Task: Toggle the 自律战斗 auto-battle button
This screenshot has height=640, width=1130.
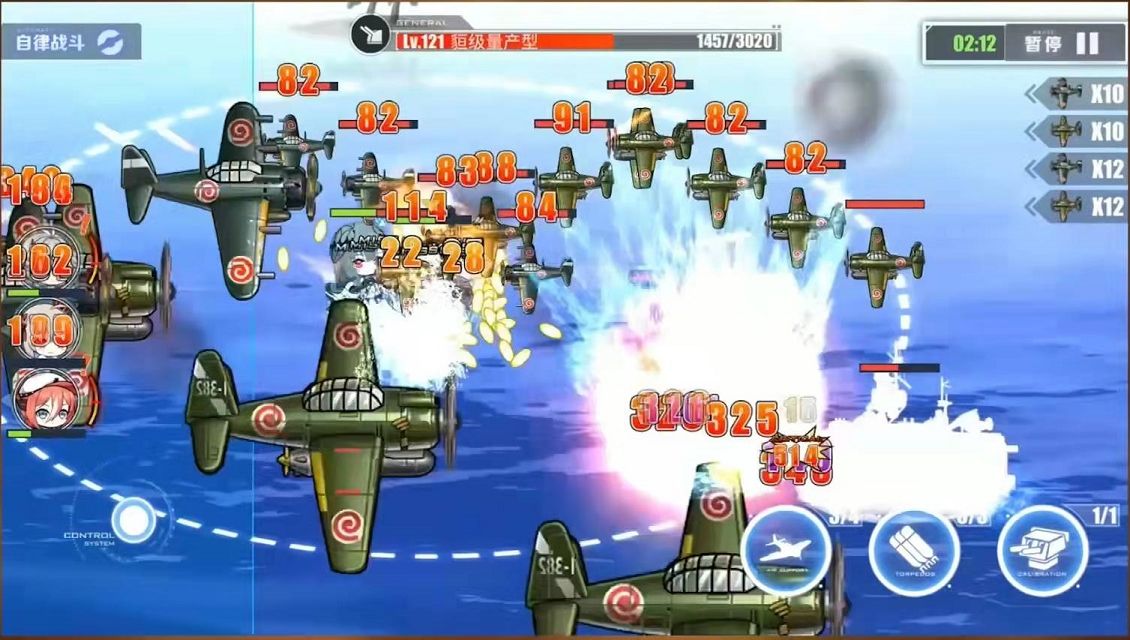Action: (x=70, y=42)
